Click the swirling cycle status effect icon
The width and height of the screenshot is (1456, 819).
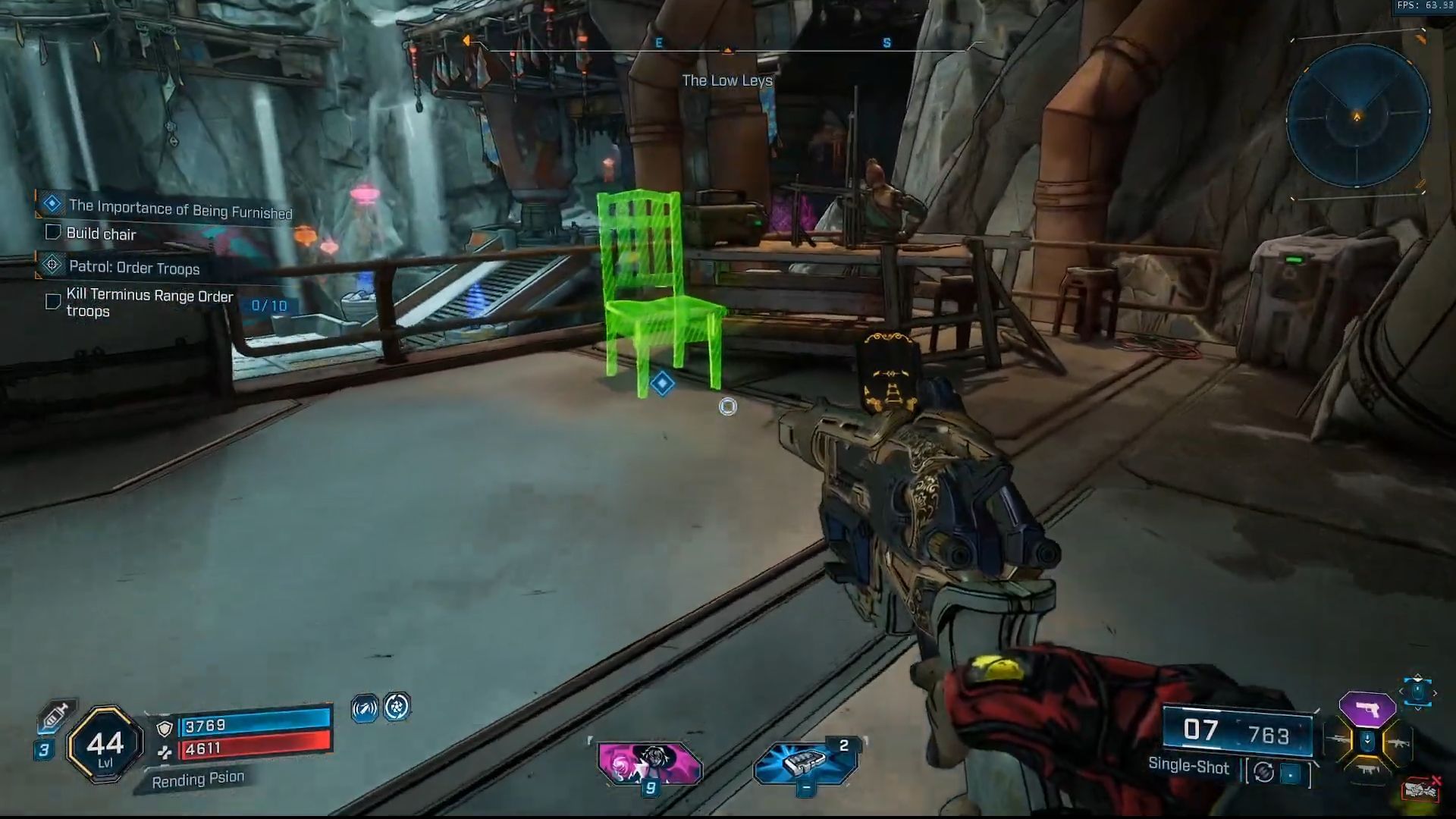tap(397, 707)
